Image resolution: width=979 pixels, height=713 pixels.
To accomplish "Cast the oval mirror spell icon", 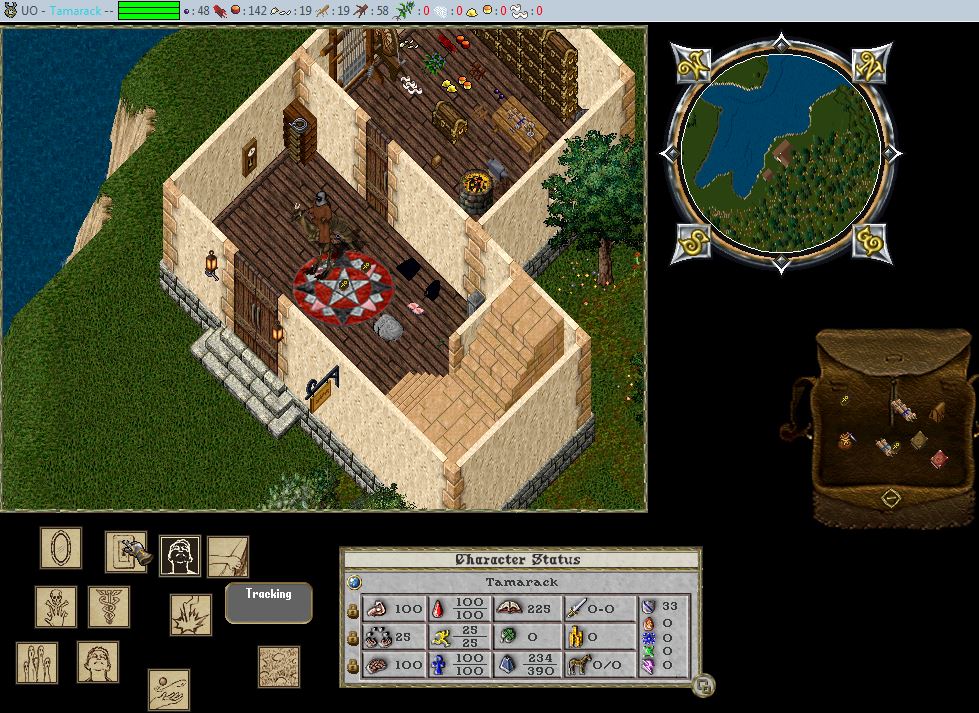I will pos(61,548).
